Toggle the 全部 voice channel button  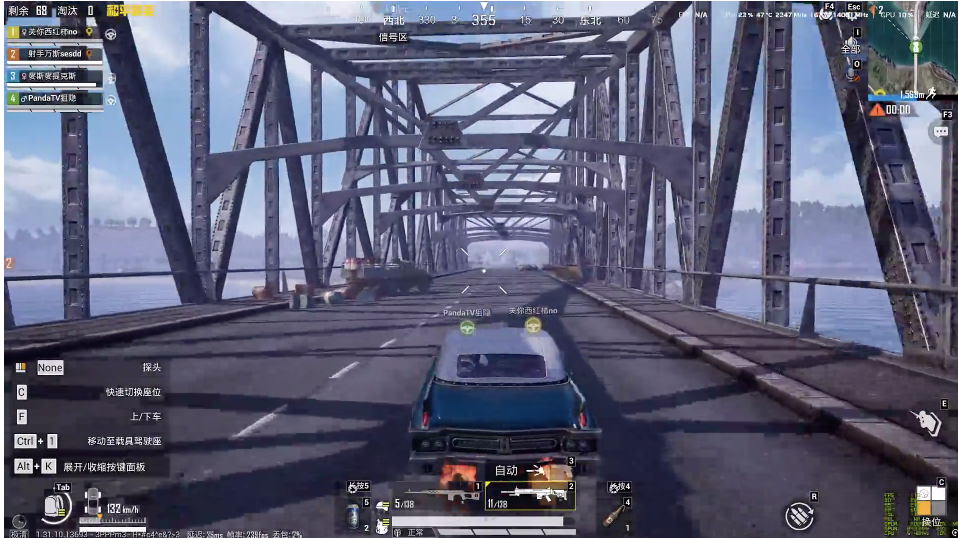pos(850,48)
